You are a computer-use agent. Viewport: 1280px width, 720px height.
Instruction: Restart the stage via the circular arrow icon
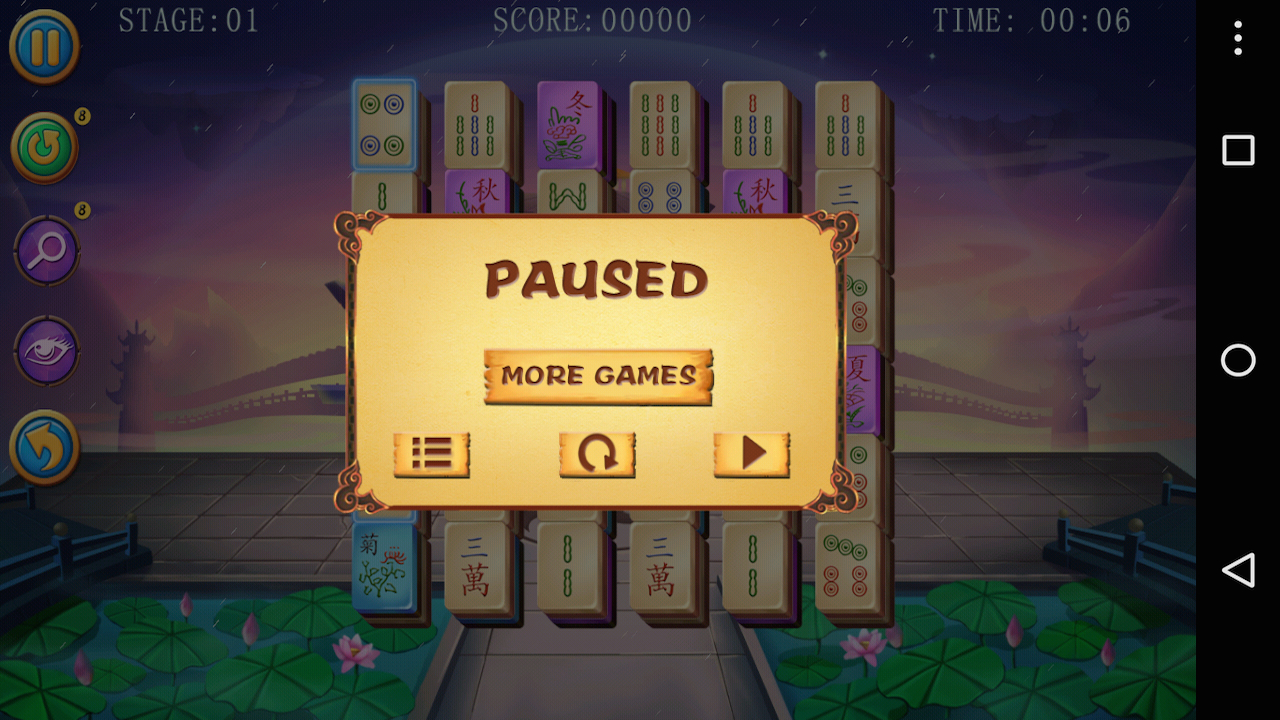(597, 454)
